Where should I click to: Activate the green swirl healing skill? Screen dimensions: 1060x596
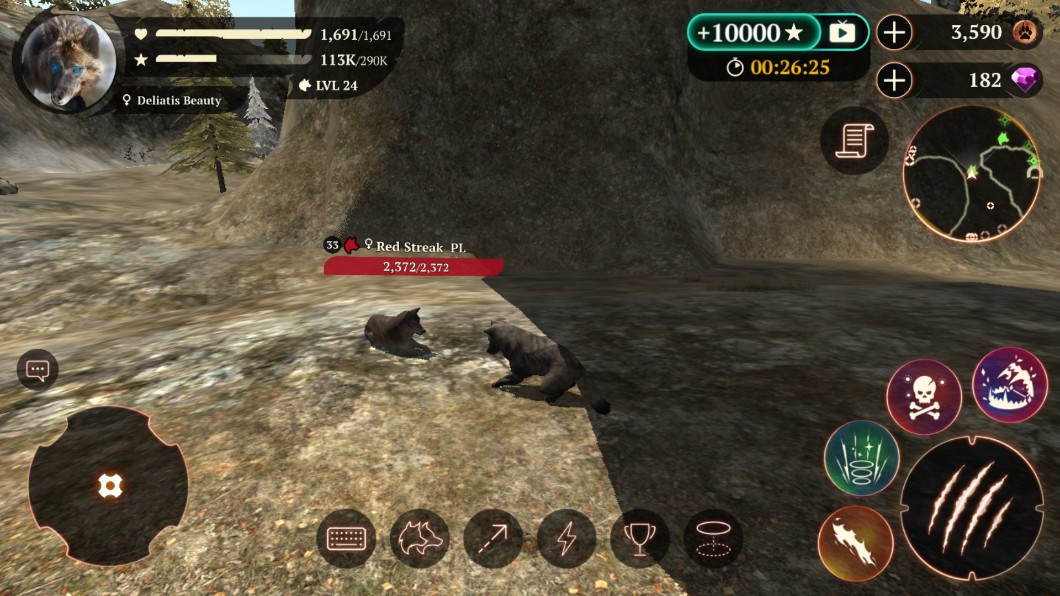pos(861,458)
